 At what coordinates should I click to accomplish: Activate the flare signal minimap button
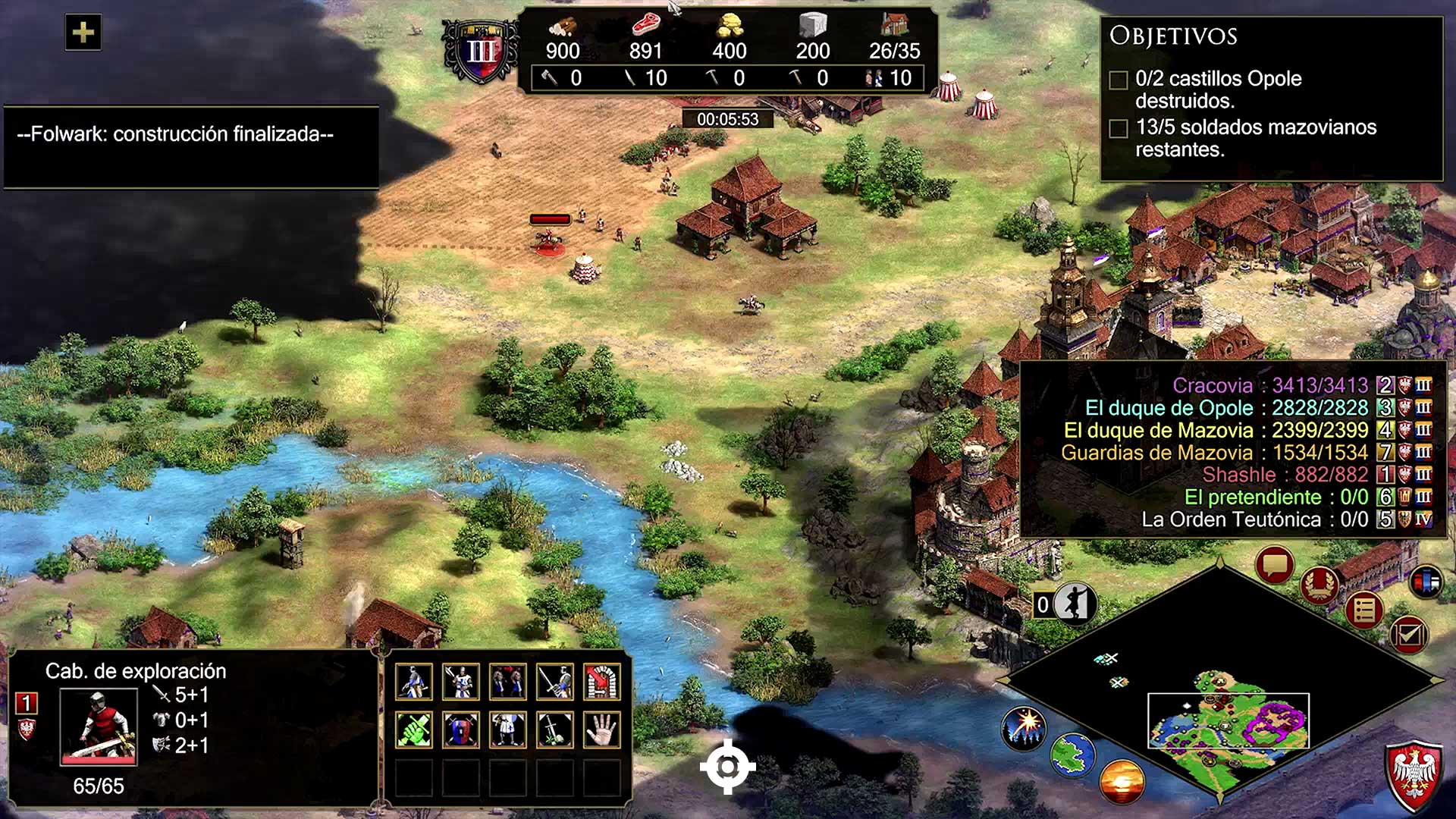pos(1024,726)
